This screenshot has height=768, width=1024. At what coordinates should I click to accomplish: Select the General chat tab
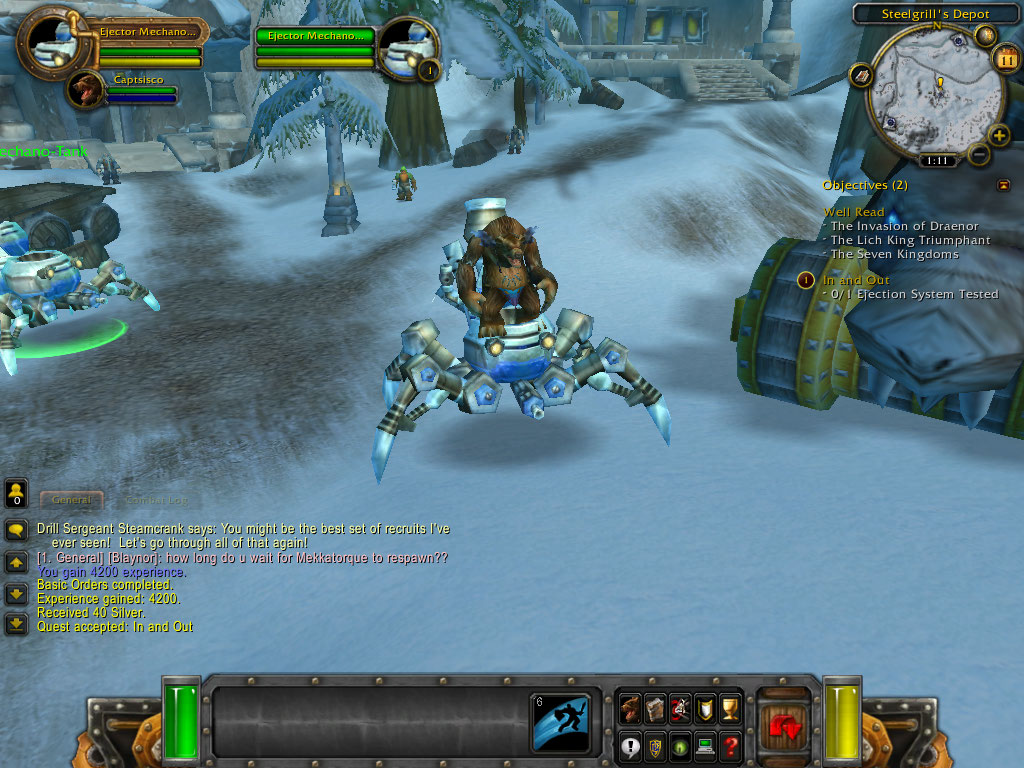point(72,499)
